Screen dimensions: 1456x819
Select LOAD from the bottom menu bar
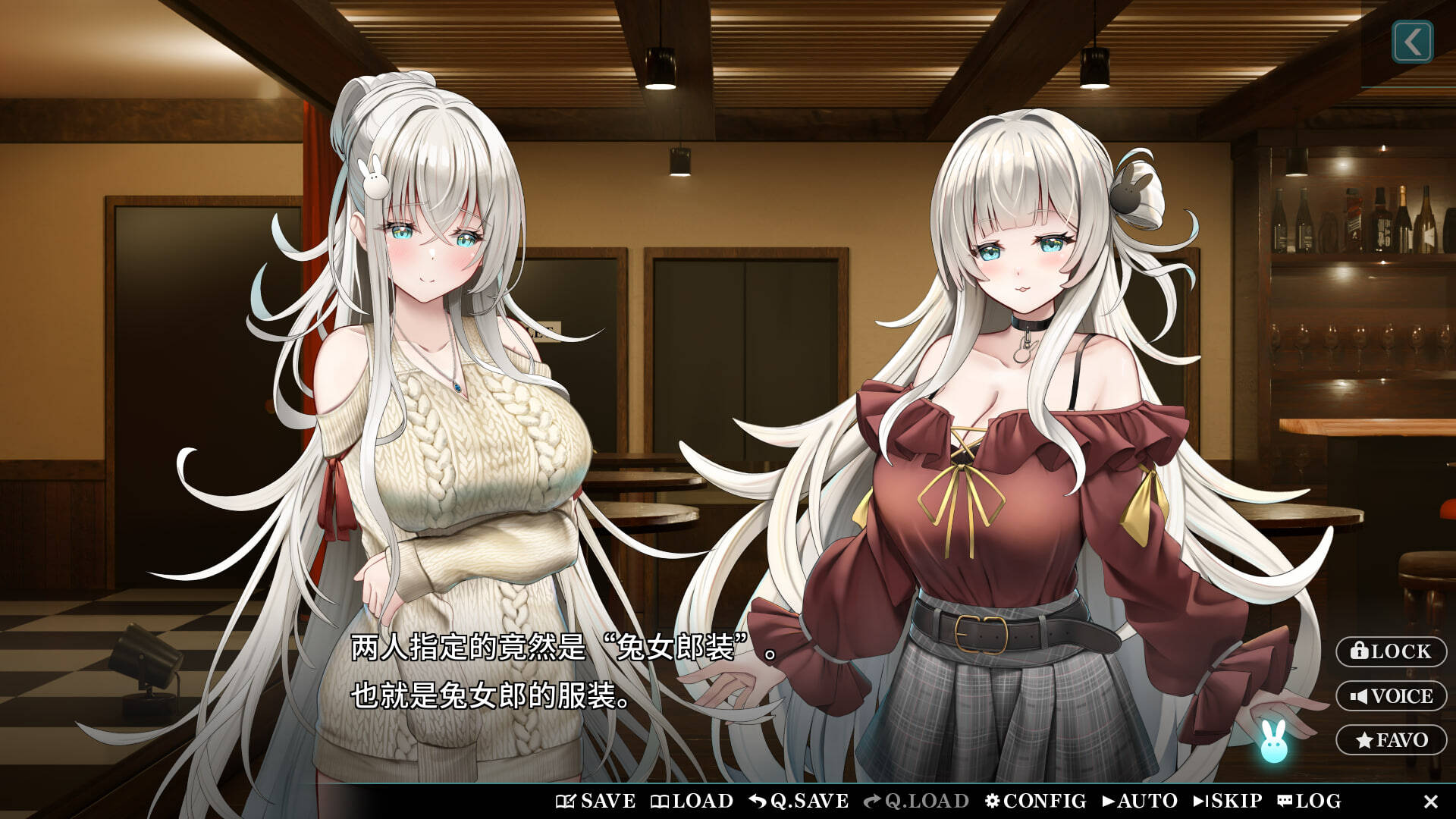694,800
